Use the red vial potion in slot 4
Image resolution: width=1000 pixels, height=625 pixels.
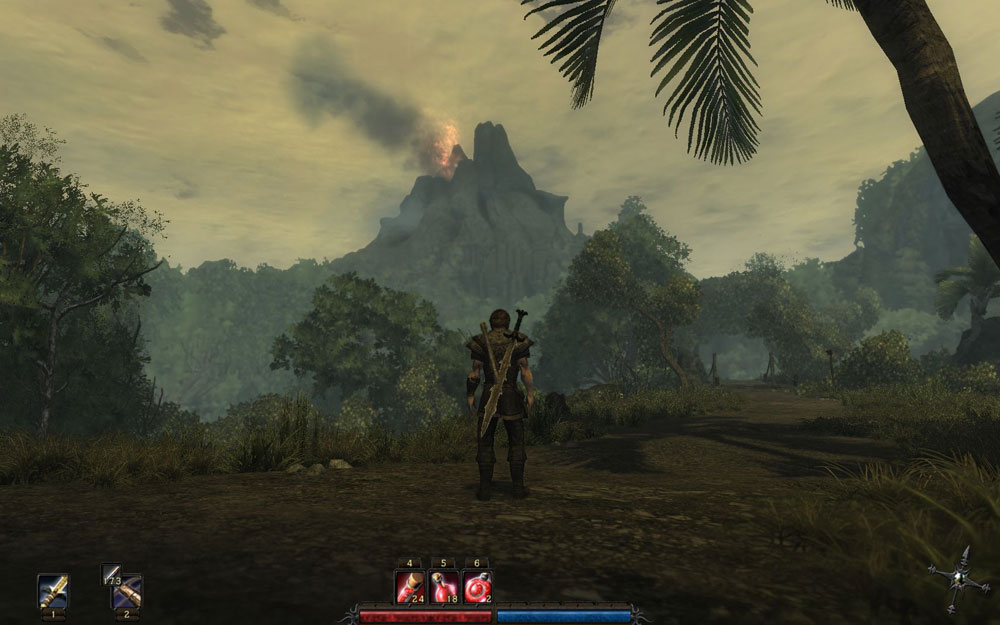(410, 587)
